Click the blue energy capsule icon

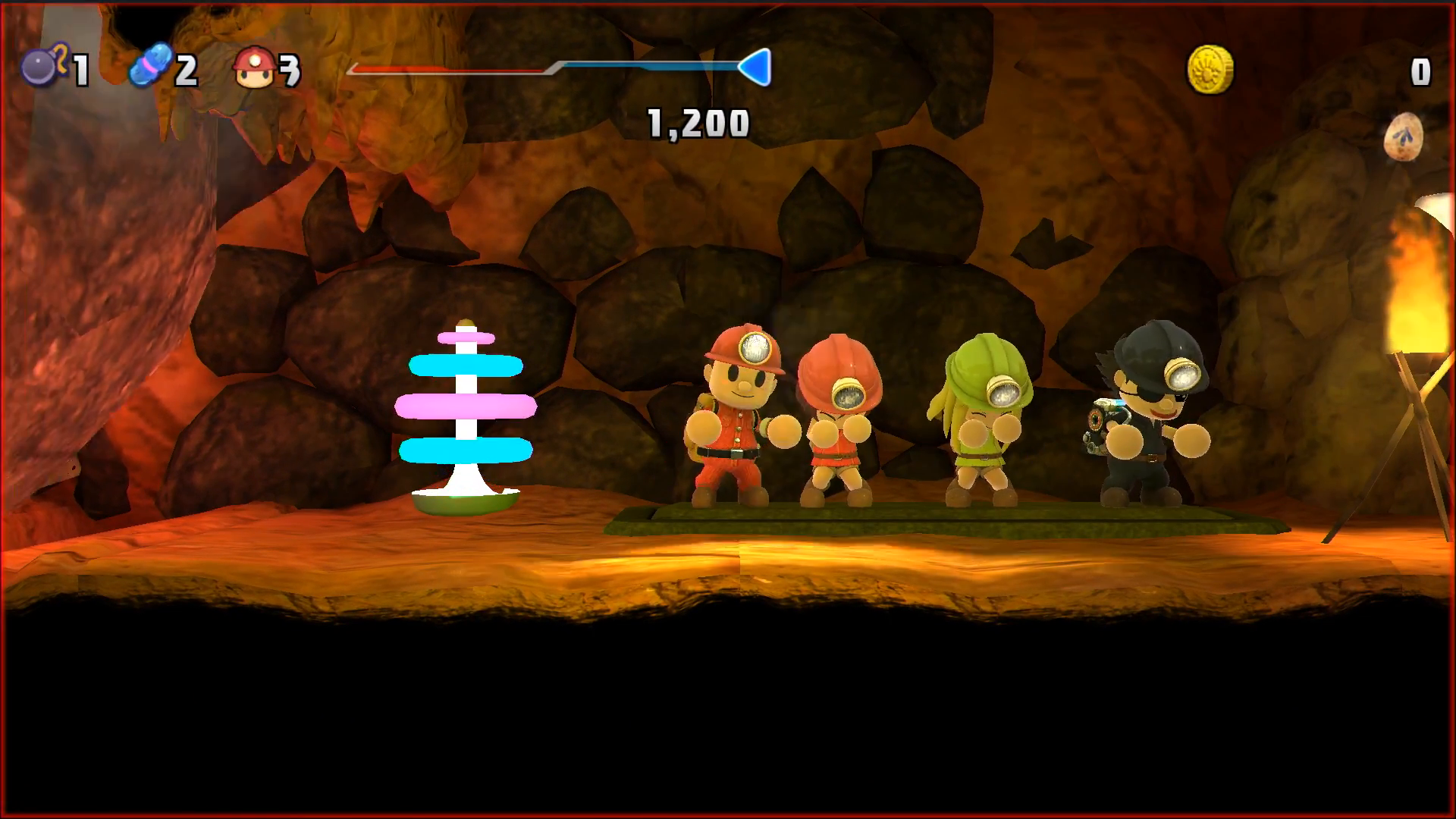coord(152,67)
